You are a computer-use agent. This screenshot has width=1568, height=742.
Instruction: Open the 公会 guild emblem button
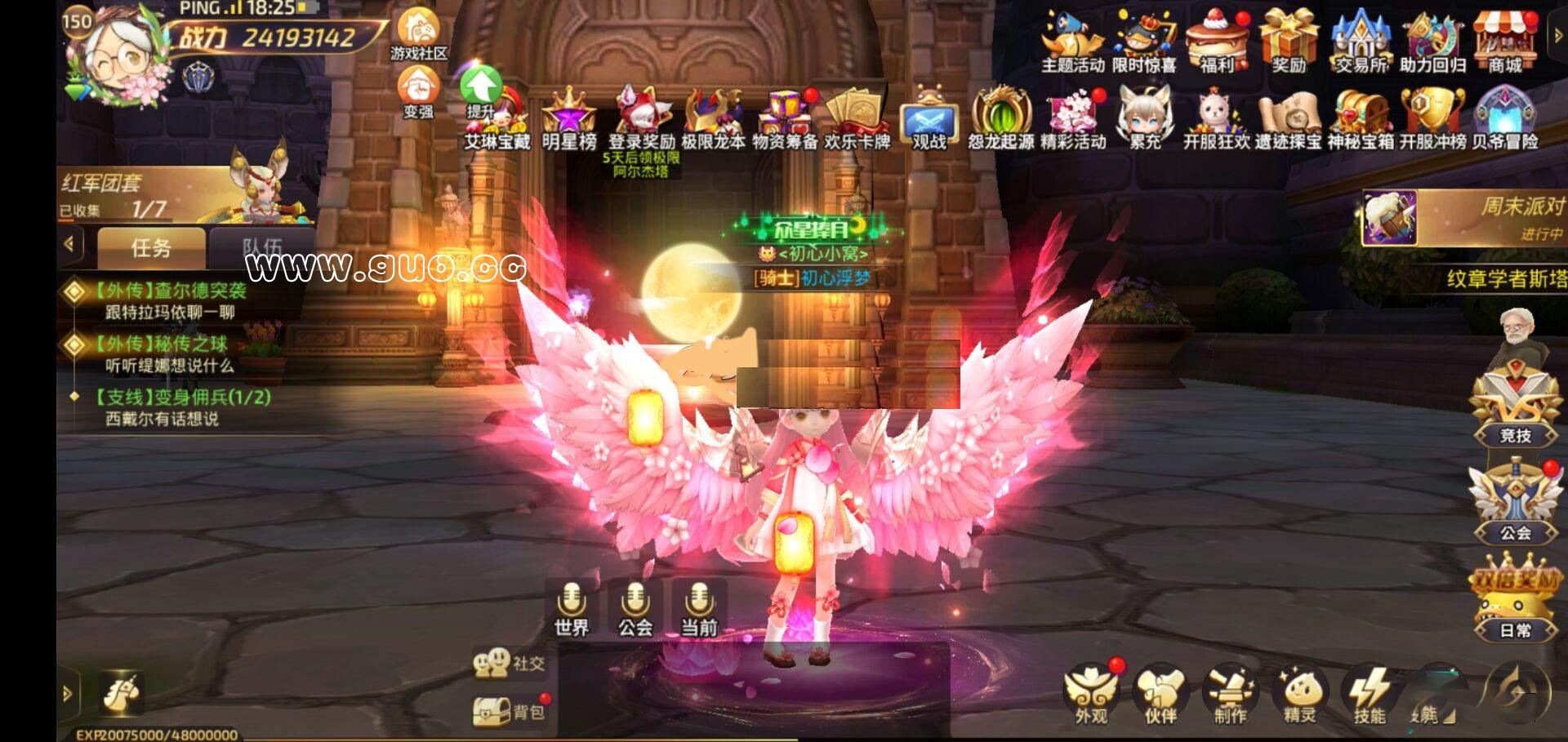pyautogui.click(x=1516, y=504)
